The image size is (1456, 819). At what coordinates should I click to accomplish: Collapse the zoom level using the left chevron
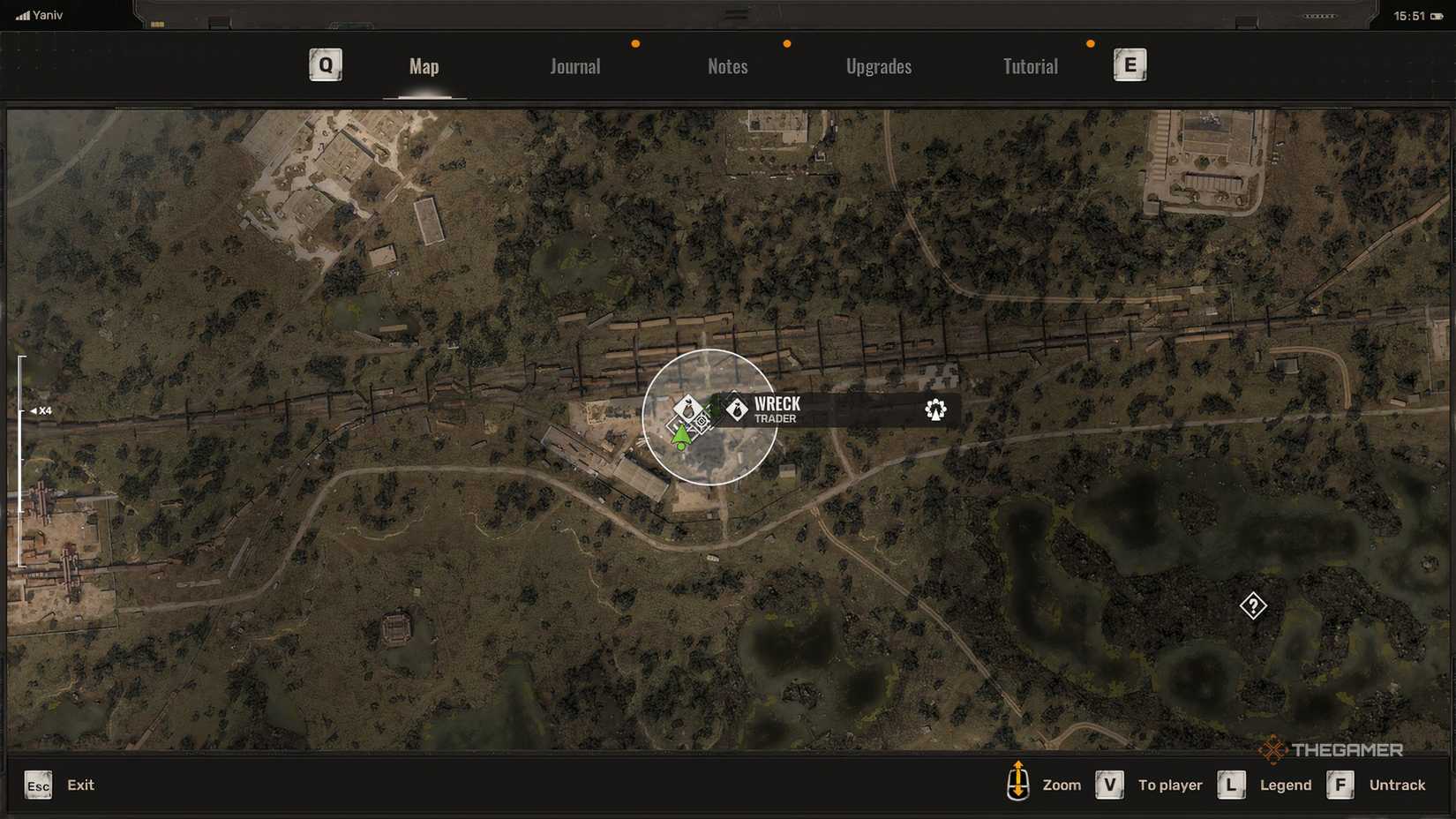click(x=34, y=411)
